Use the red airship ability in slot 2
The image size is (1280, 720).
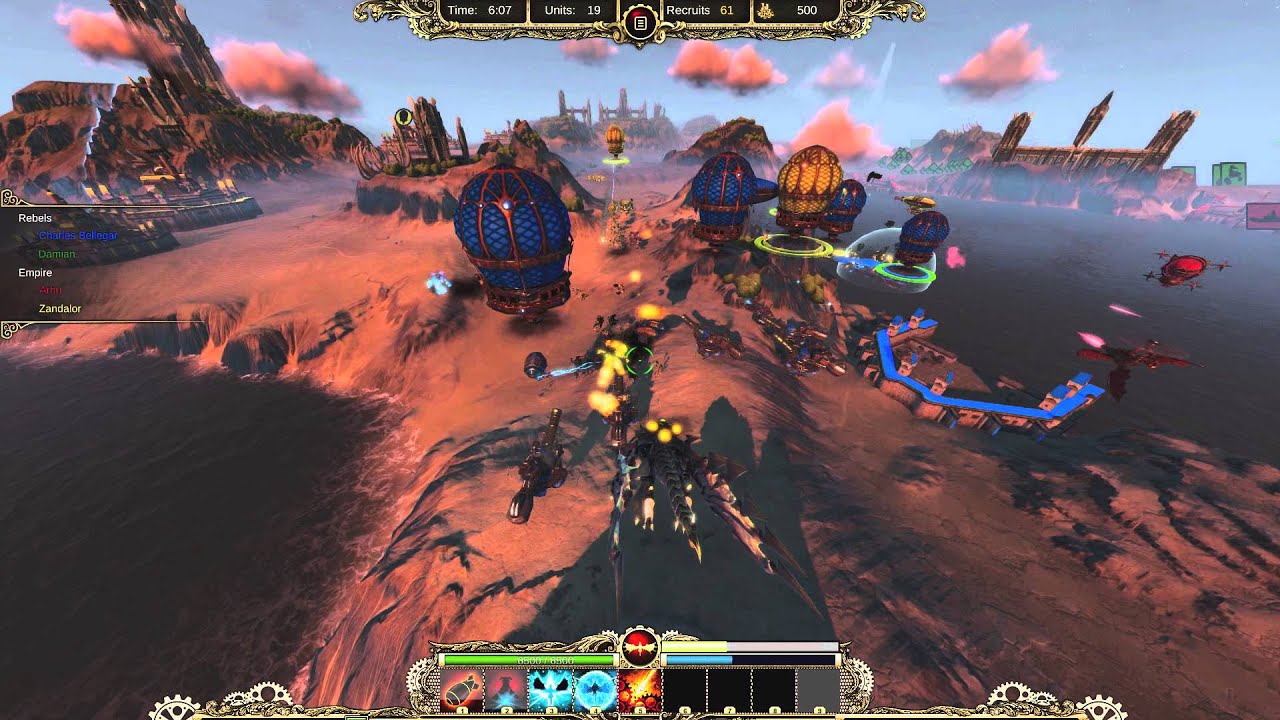pyautogui.click(x=506, y=691)
